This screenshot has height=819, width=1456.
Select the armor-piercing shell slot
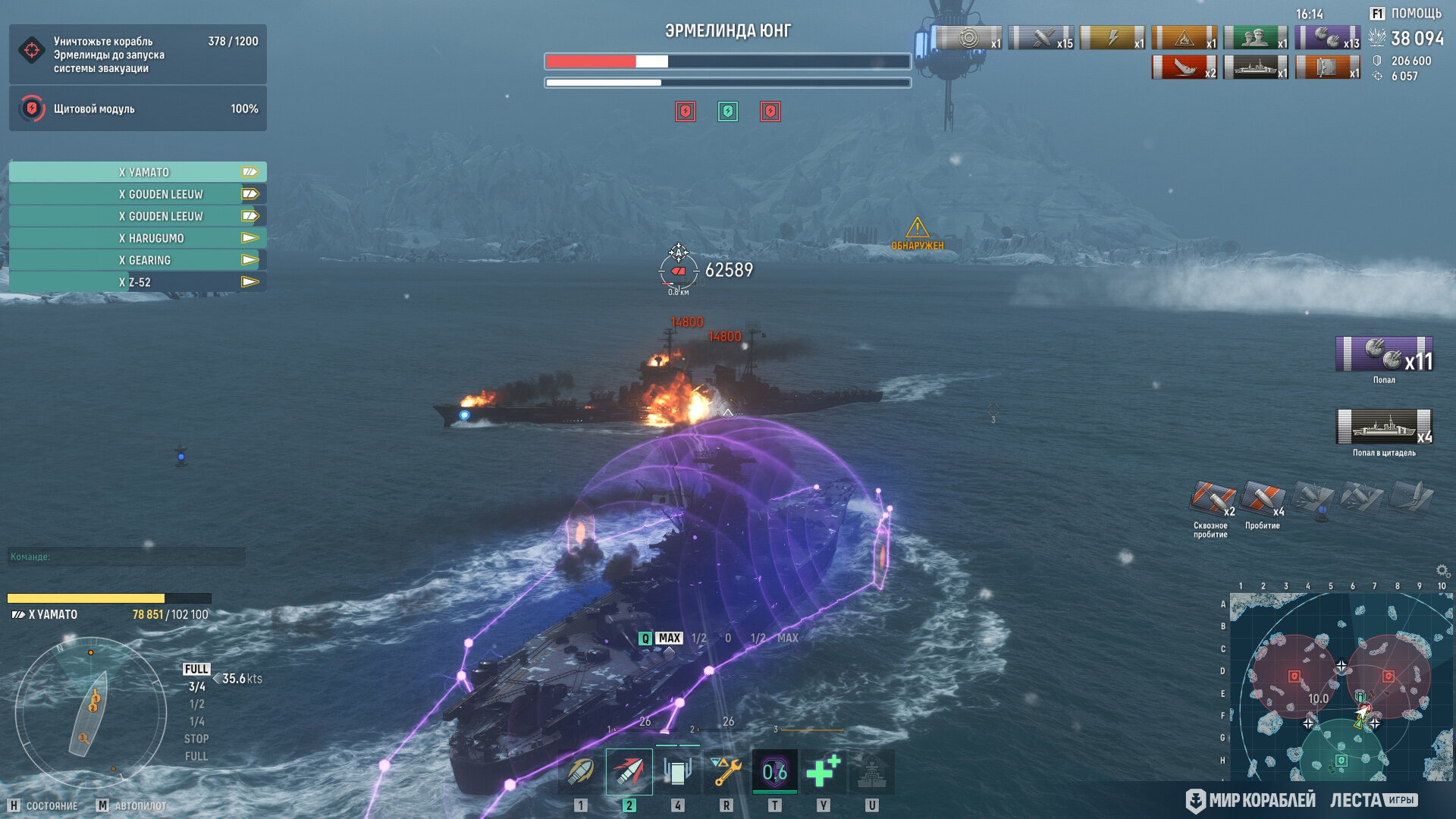pyautogui.click(x=629, y=772)
